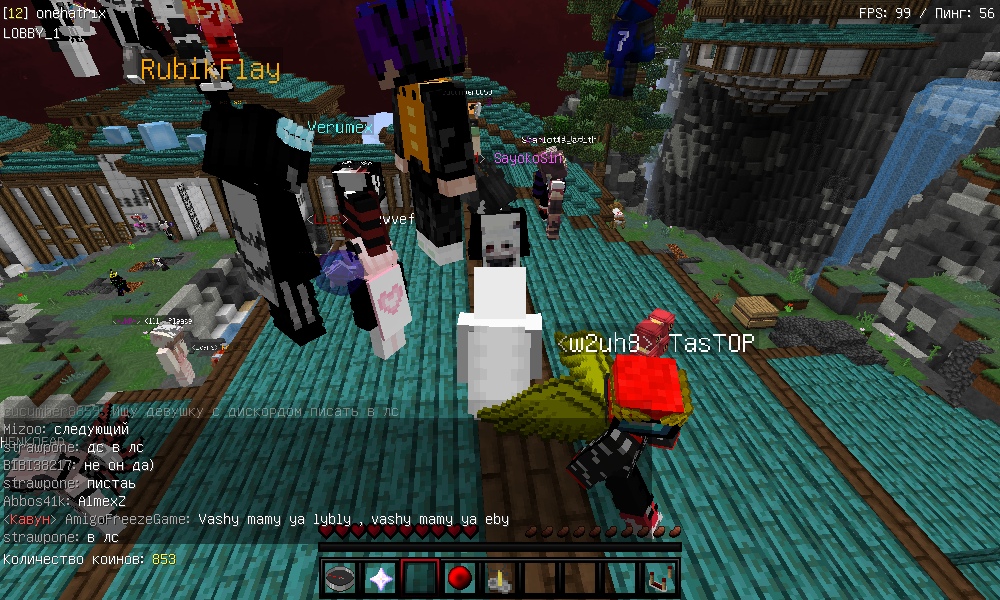This screenshot has width=1000, height=600.
Task: Select the nether star hotbar slot
Action: point(381,578)
